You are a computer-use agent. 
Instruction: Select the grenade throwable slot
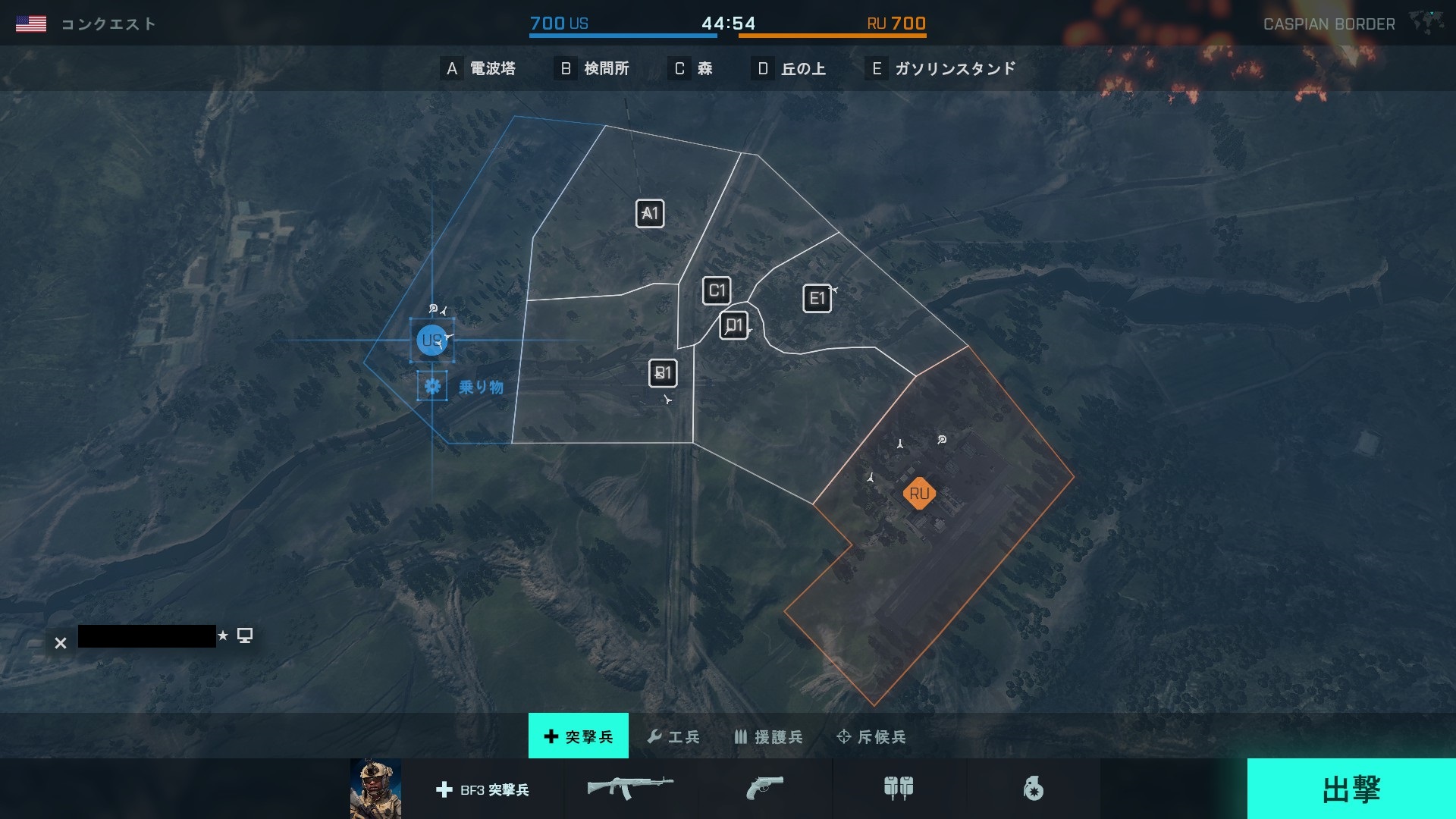click(x=1033, y=789)
